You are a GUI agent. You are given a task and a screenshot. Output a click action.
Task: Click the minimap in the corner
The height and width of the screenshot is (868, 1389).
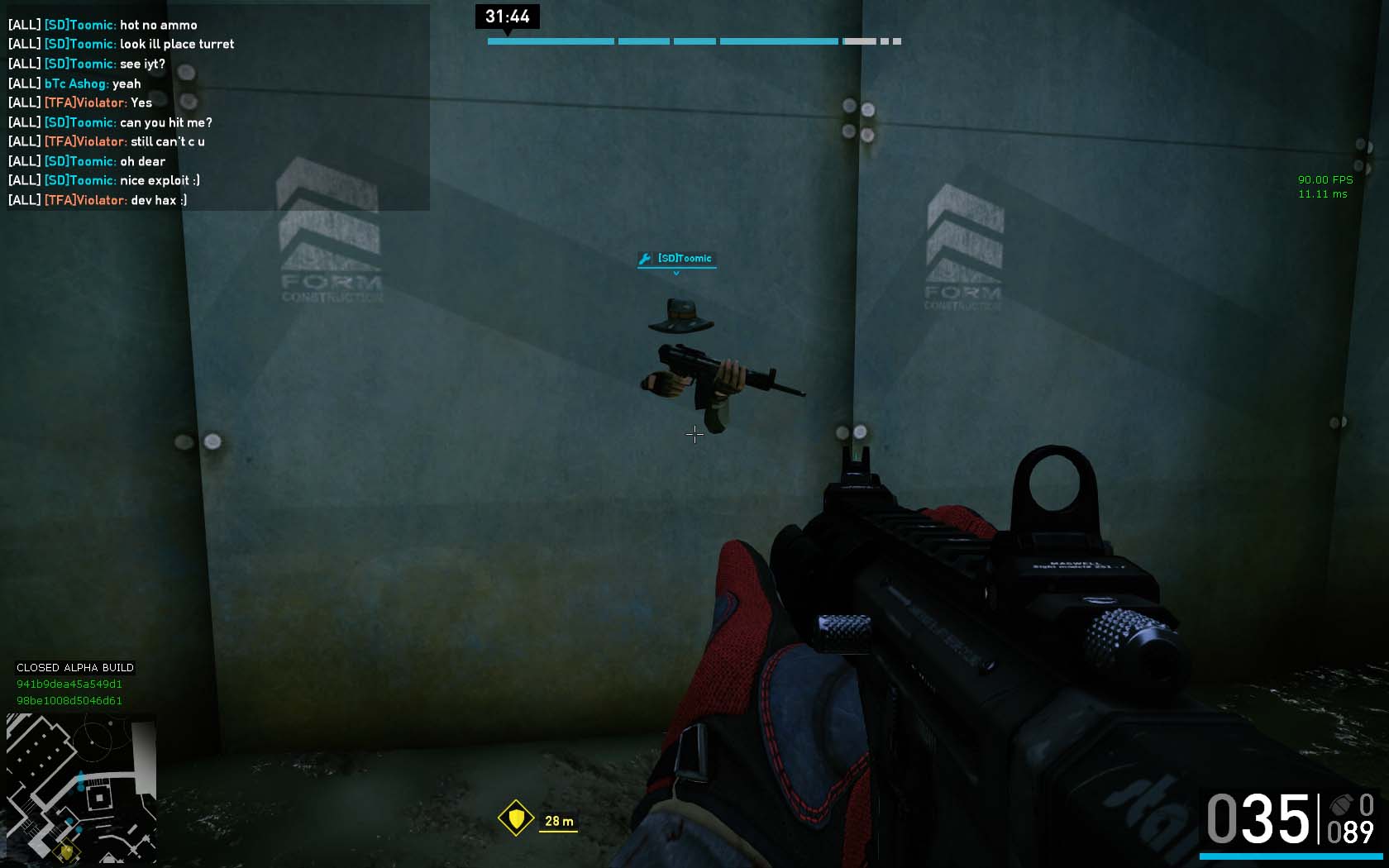pos(81,788)
